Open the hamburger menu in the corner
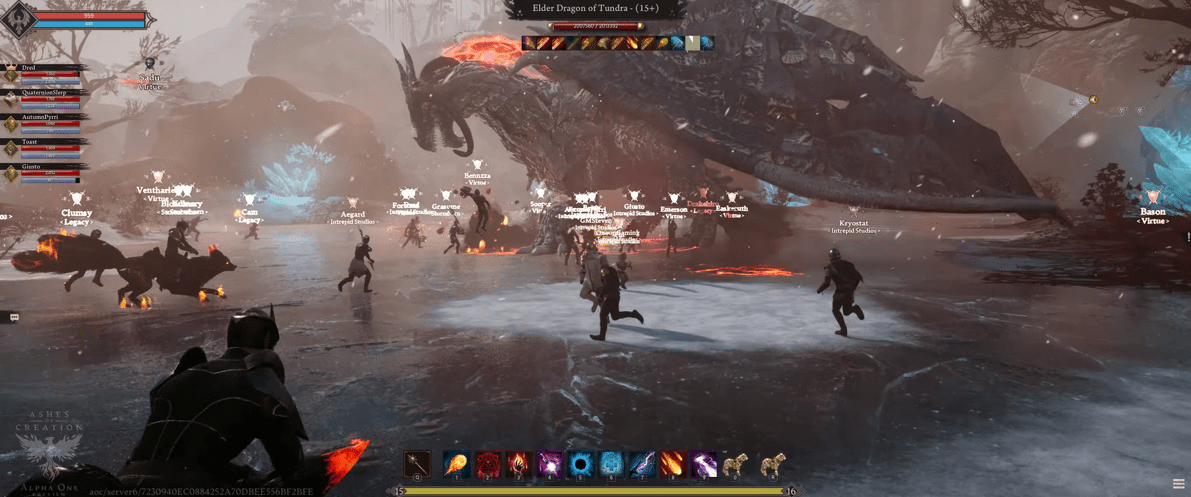This screenshot has height=497, width=1191. [x=1179, y=484]
